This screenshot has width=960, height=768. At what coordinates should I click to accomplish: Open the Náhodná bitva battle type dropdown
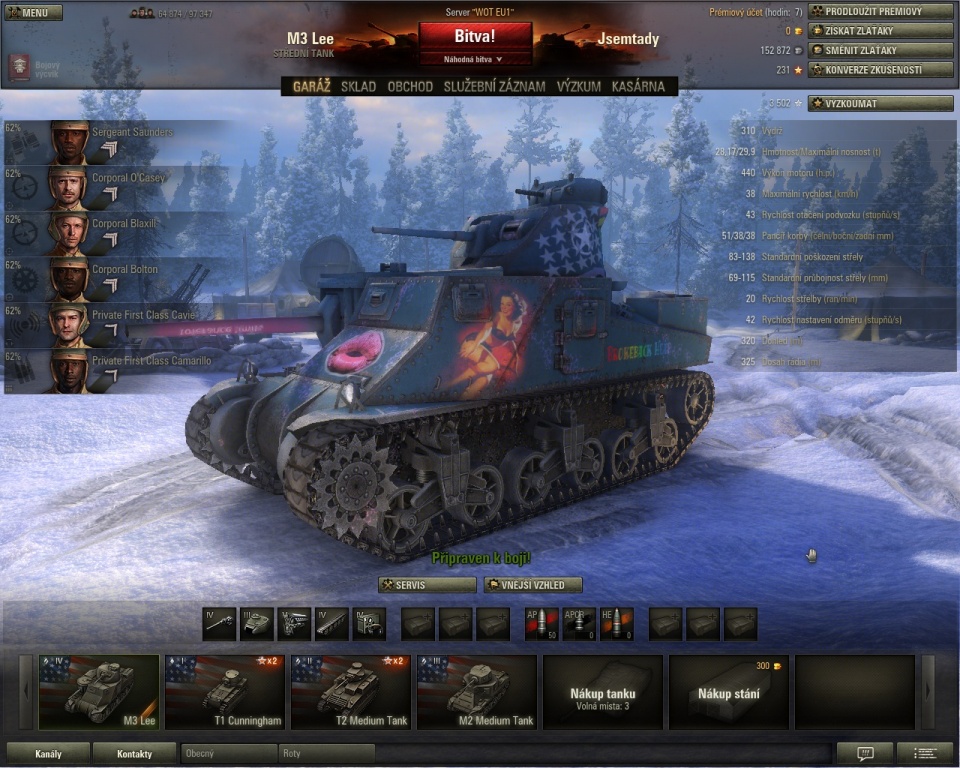475,59
